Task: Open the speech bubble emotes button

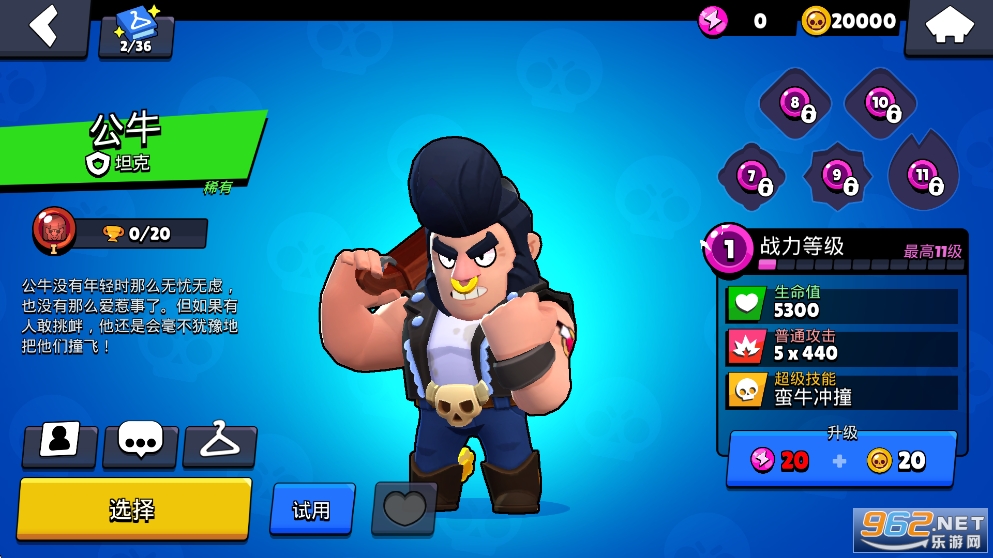Action: pos(140,444)
